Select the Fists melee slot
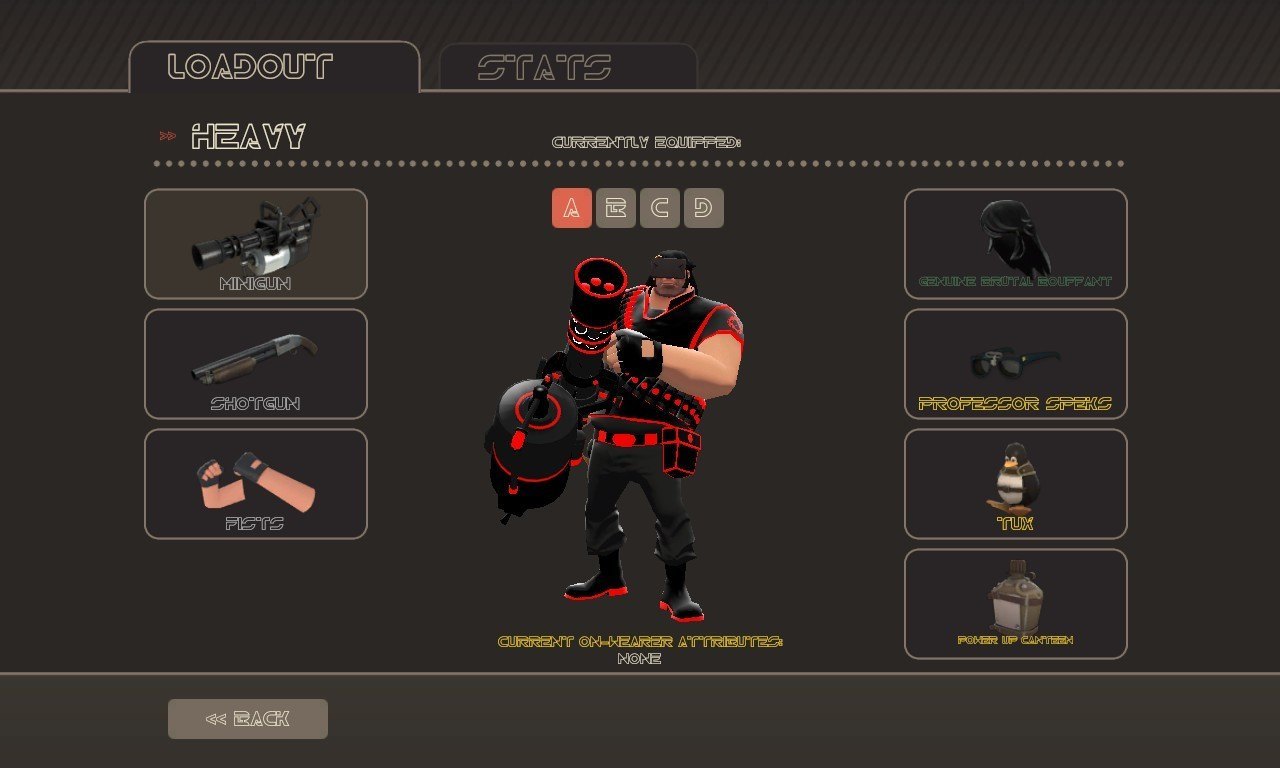Image resolution: width=1280 pixels, height=768 pixels. pyautogui.click(x=256, y=484)
